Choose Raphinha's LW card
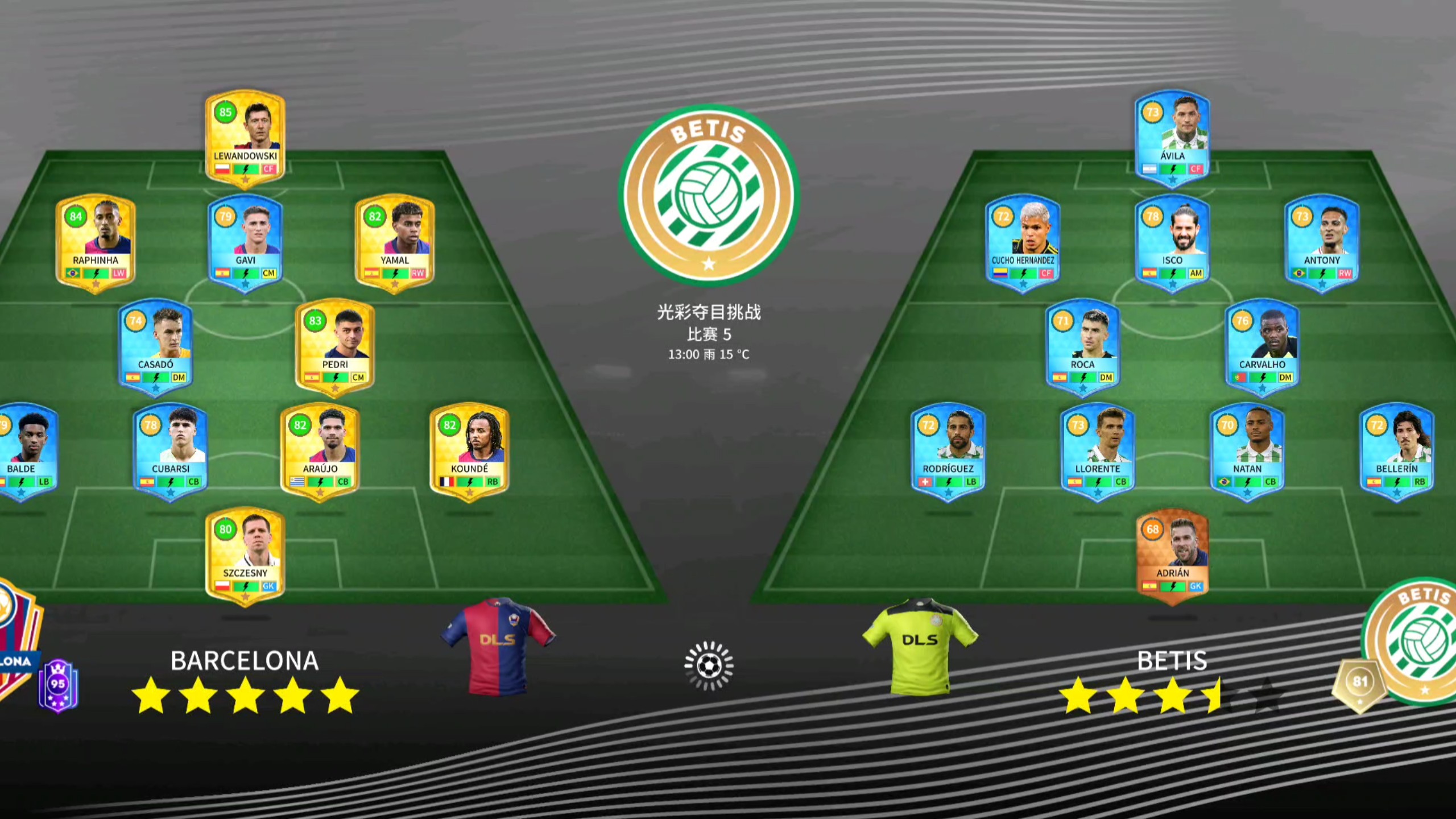This screenshot has width=1456, height=819. [x=96, y=242]
